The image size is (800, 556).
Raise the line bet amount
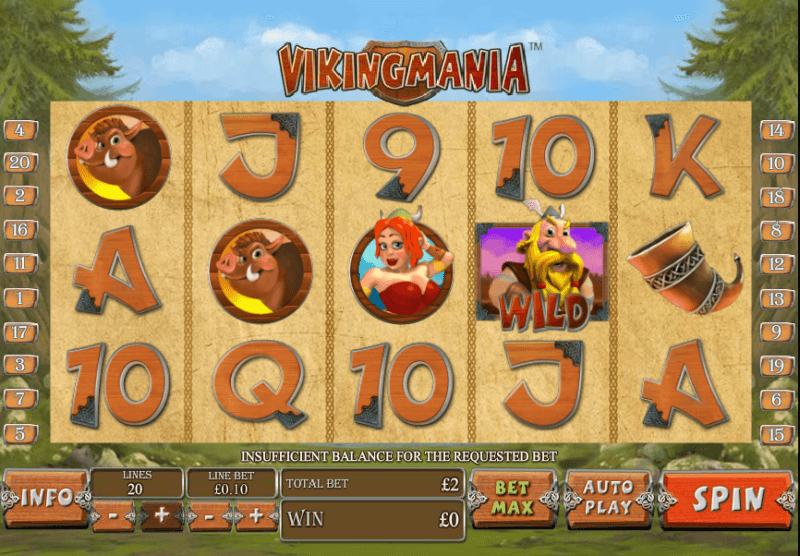[x=257, y=517]
